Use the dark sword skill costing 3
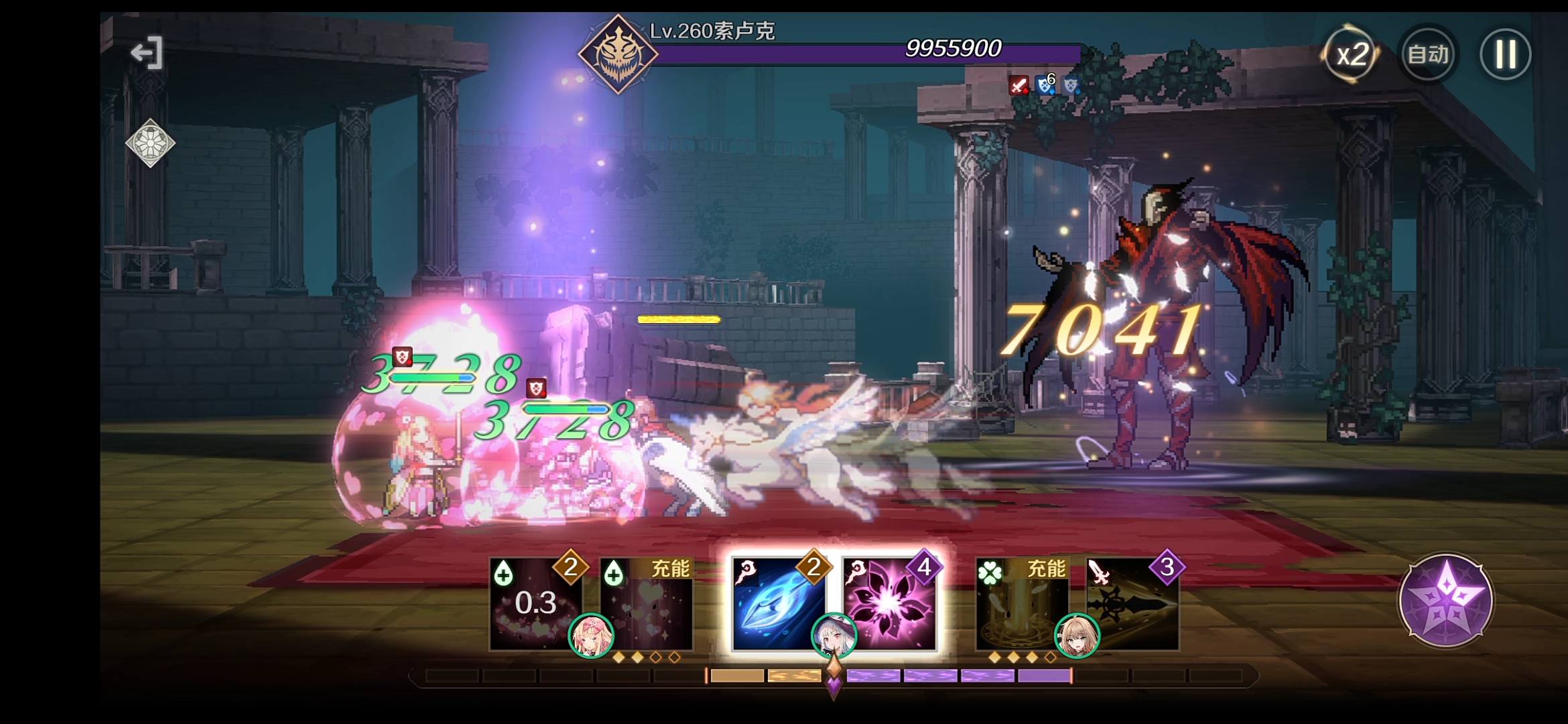This screenshot has height=724, width=1568. 1134,603
